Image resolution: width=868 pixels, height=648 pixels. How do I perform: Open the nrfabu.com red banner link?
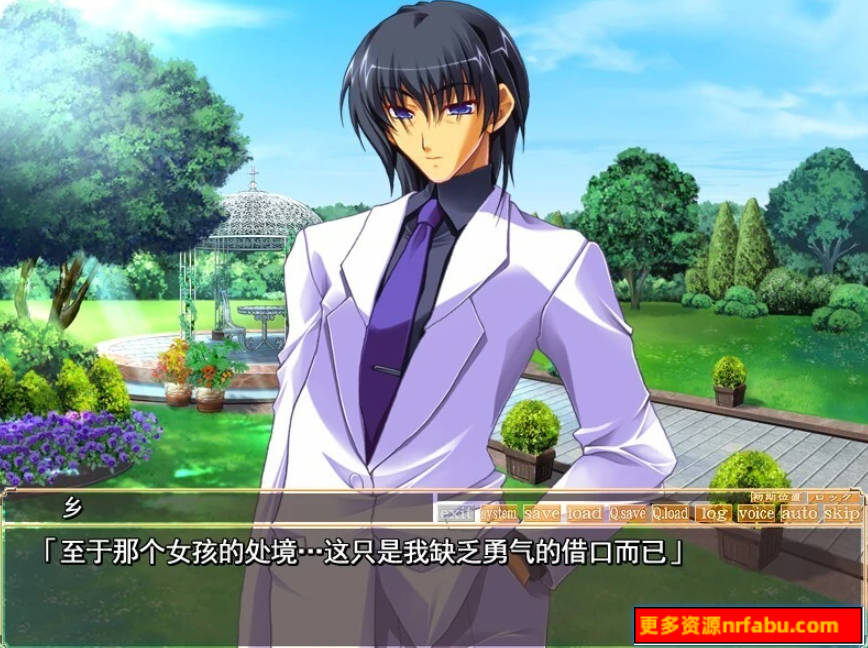click(x=749, y=626)
